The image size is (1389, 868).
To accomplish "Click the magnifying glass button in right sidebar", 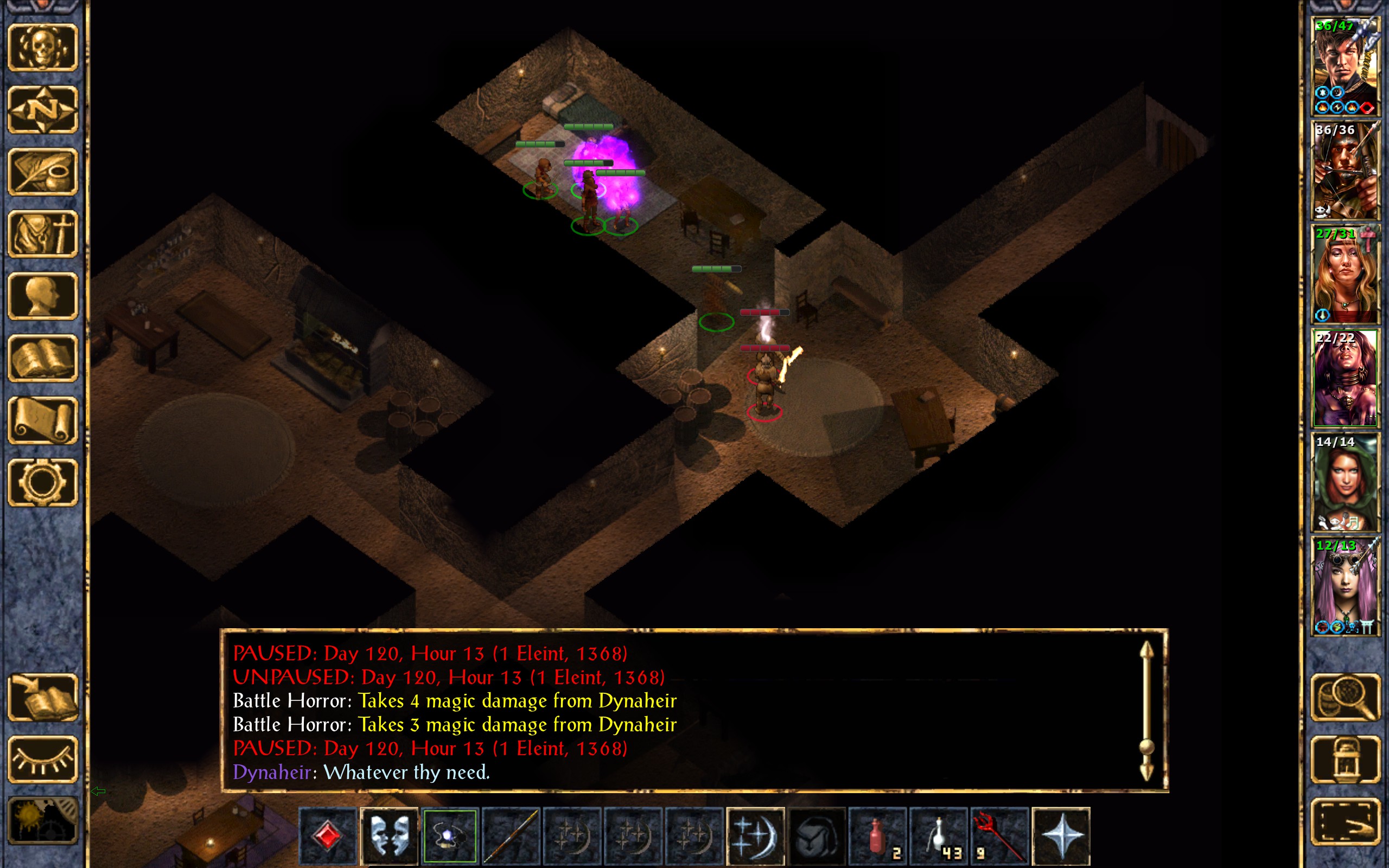I will tap(1345, 698).
